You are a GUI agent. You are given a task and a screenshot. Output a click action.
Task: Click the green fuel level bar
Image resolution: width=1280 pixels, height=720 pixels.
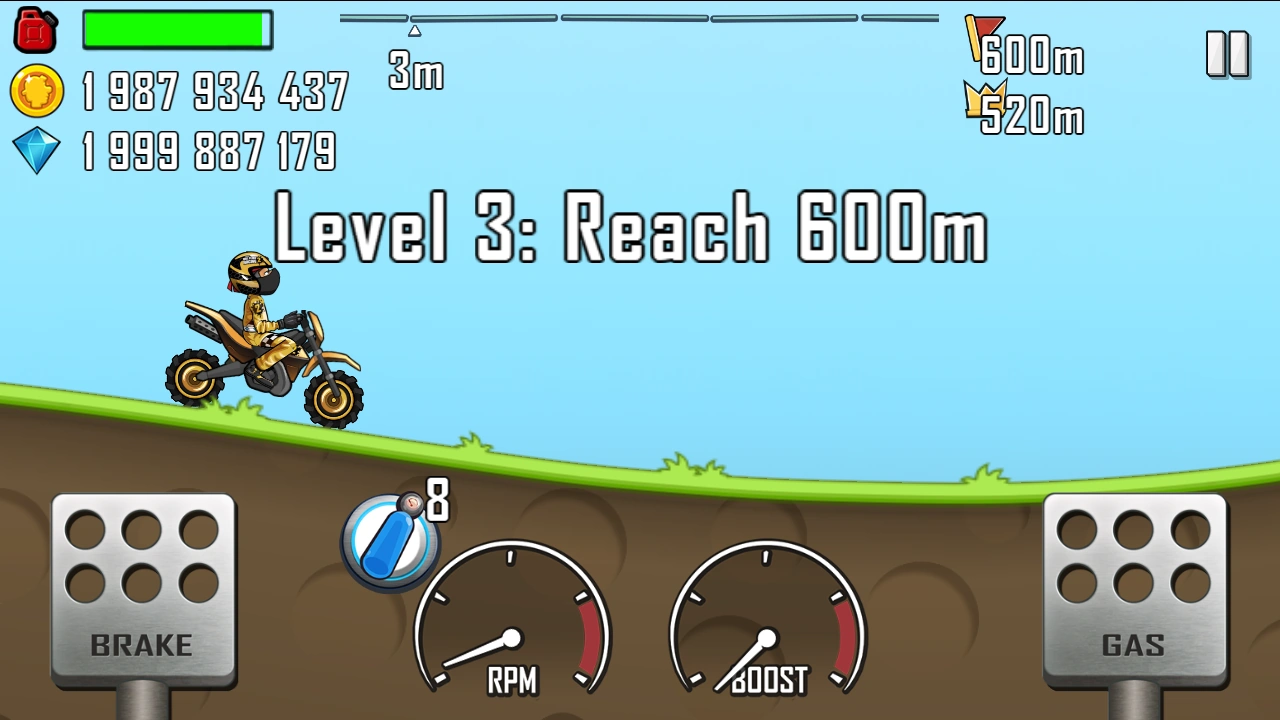tap(178, 30)
